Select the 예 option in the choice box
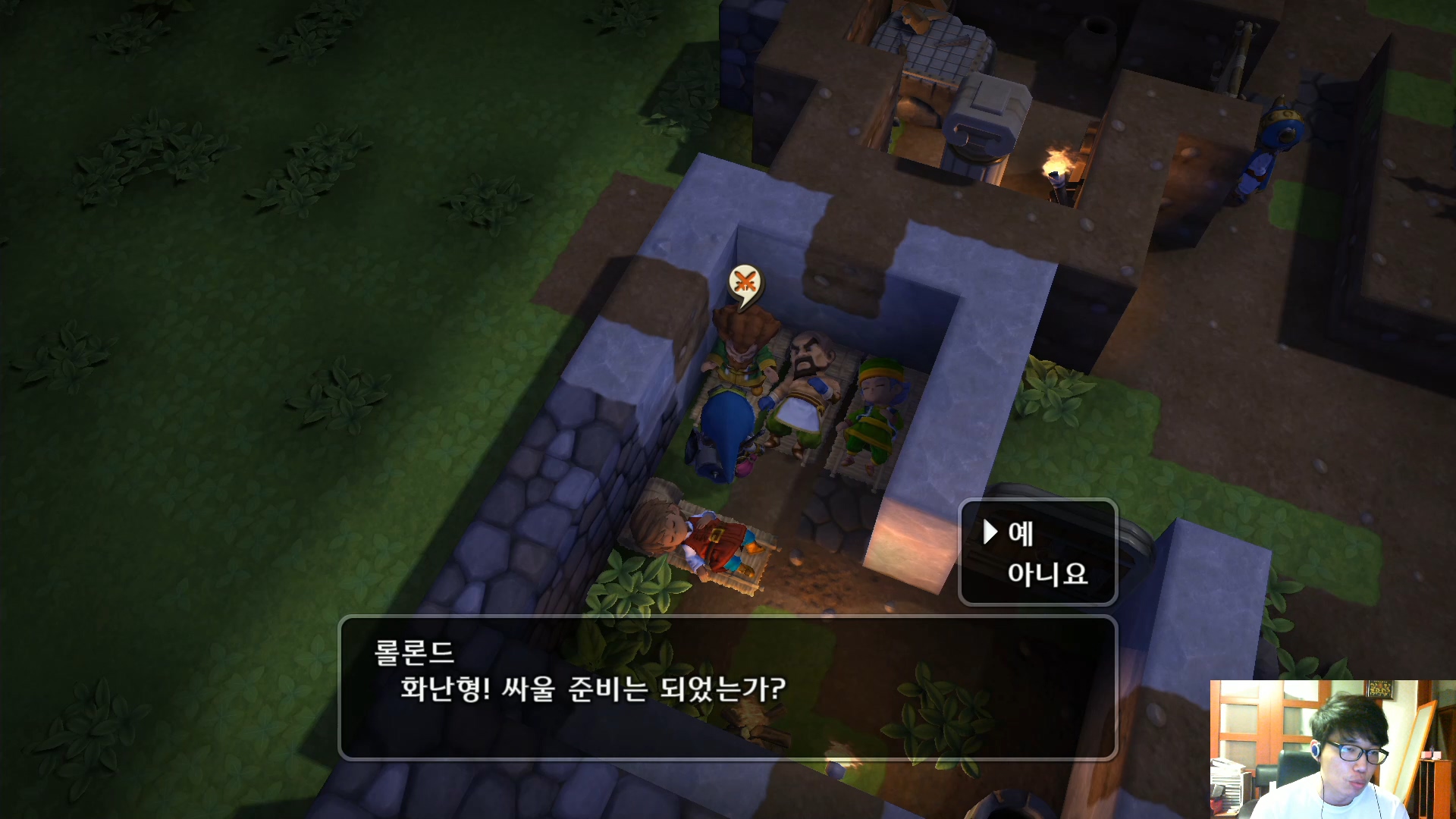The height and width of the screenshot is (819, 1456). 1020,535
